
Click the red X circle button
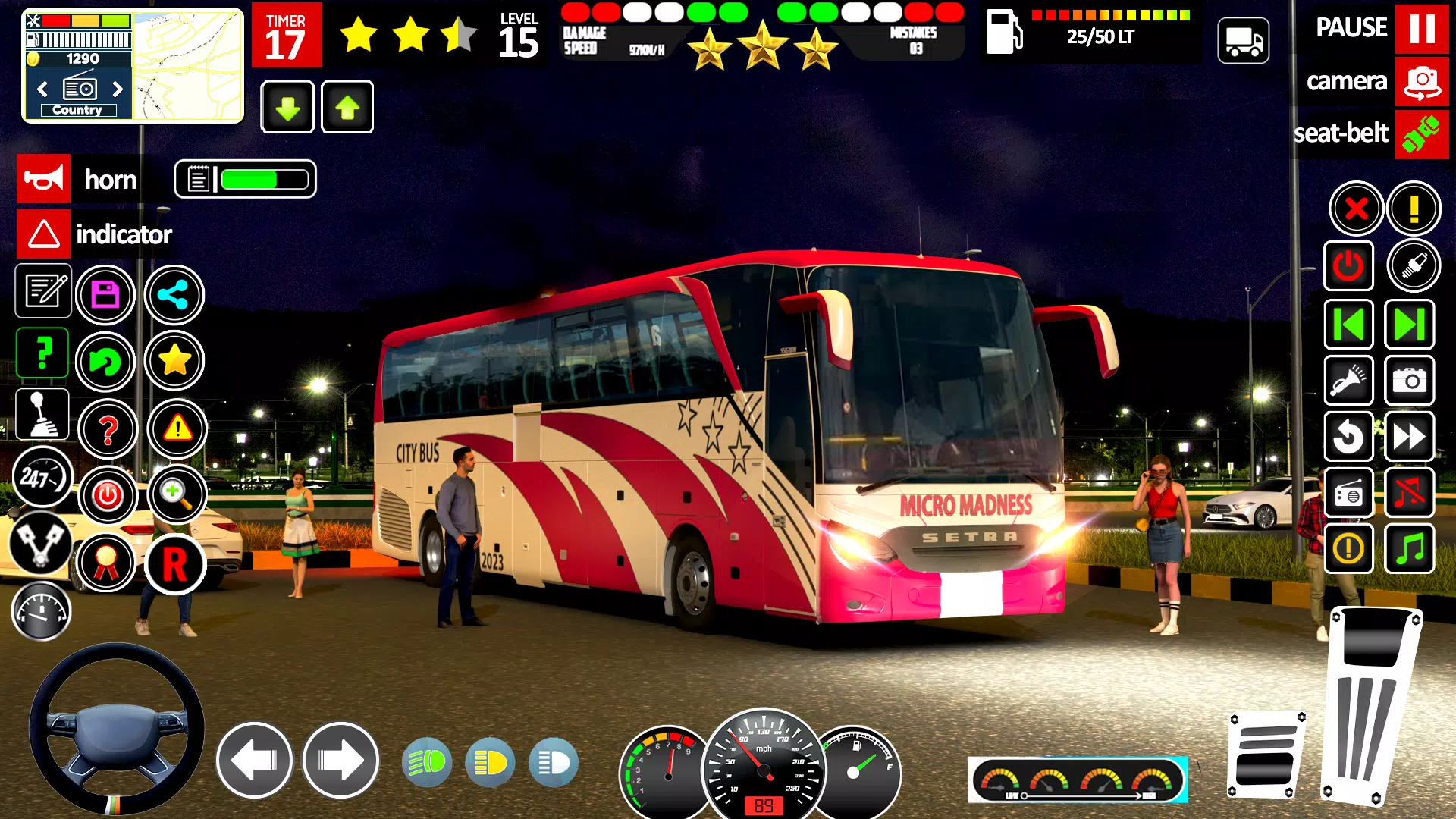(1356, 209)
